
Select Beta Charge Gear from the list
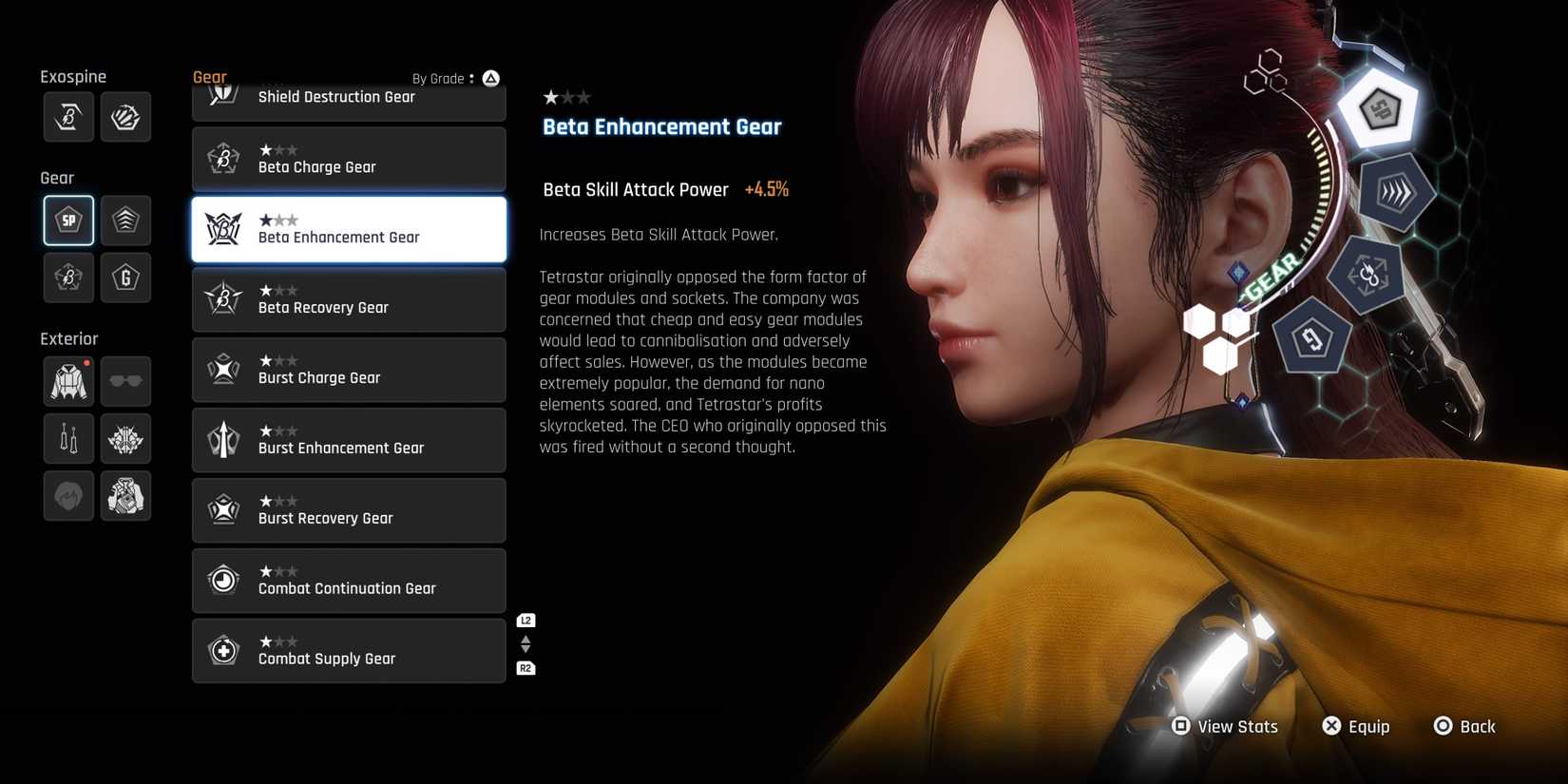pos(349,159)
